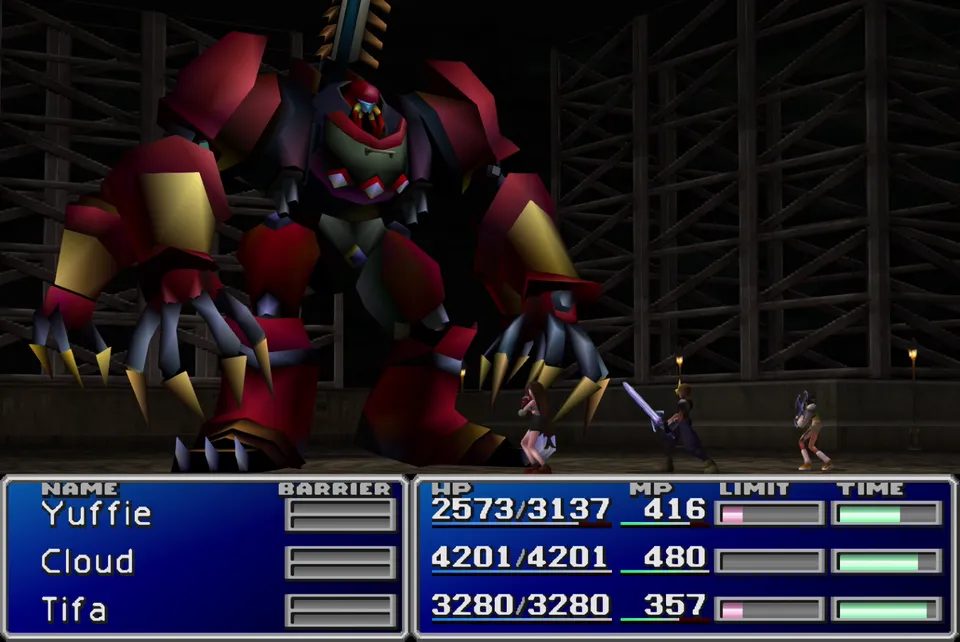Screen dimensions: 960x642
Task: Pick Tifa's row in the party list
Action: (x=74, y=609)
